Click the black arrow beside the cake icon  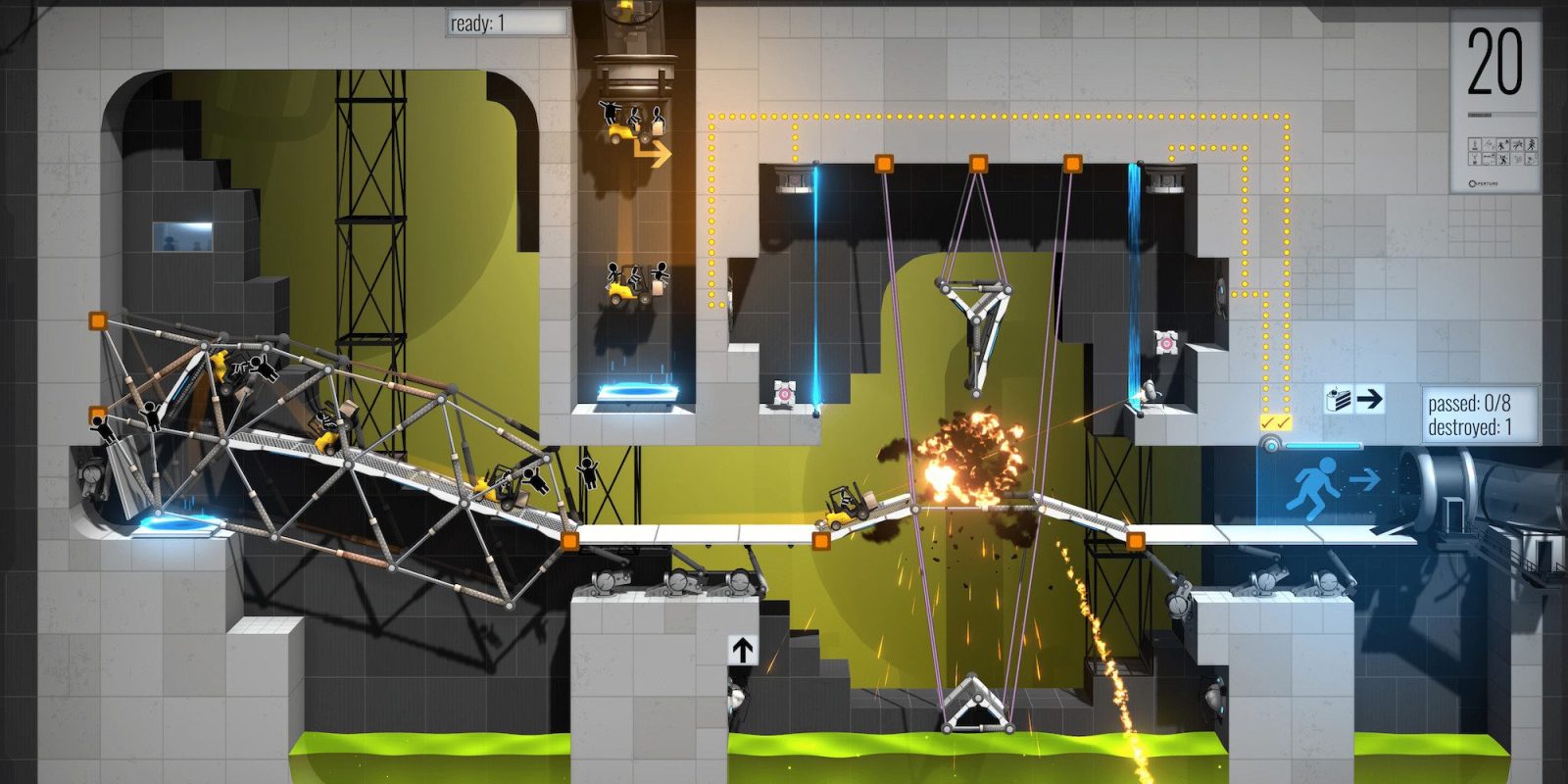[1370, 399]
